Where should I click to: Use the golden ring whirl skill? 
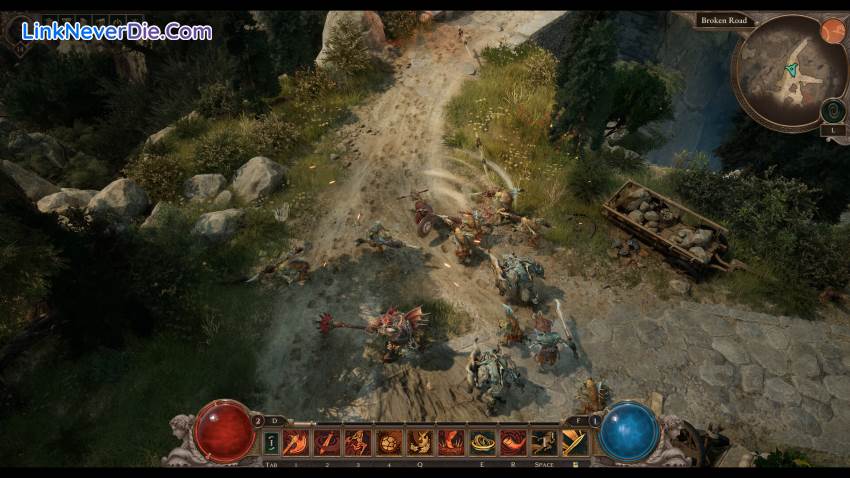482,441
